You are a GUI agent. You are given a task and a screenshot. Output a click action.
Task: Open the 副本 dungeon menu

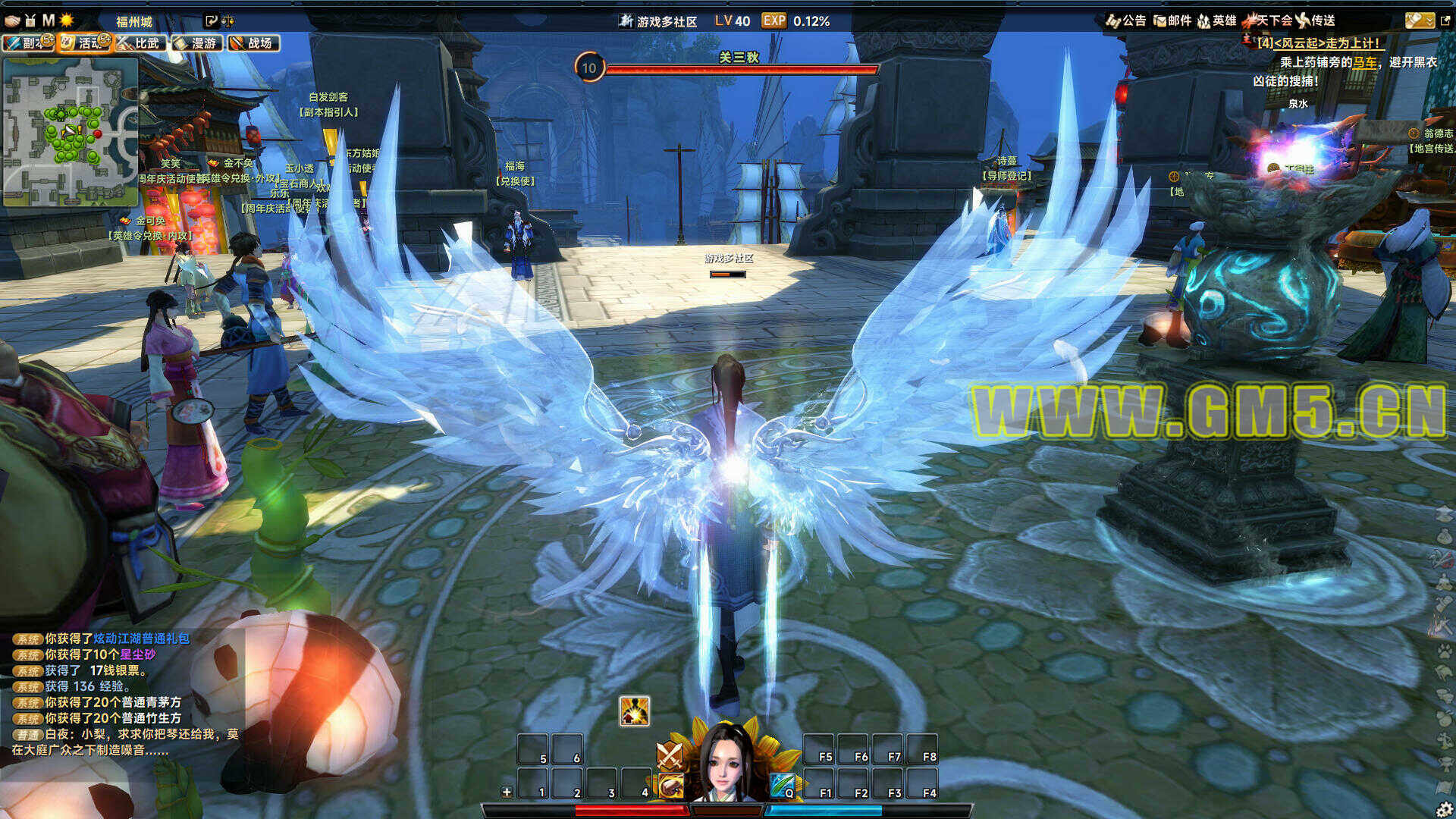[28, 43]
